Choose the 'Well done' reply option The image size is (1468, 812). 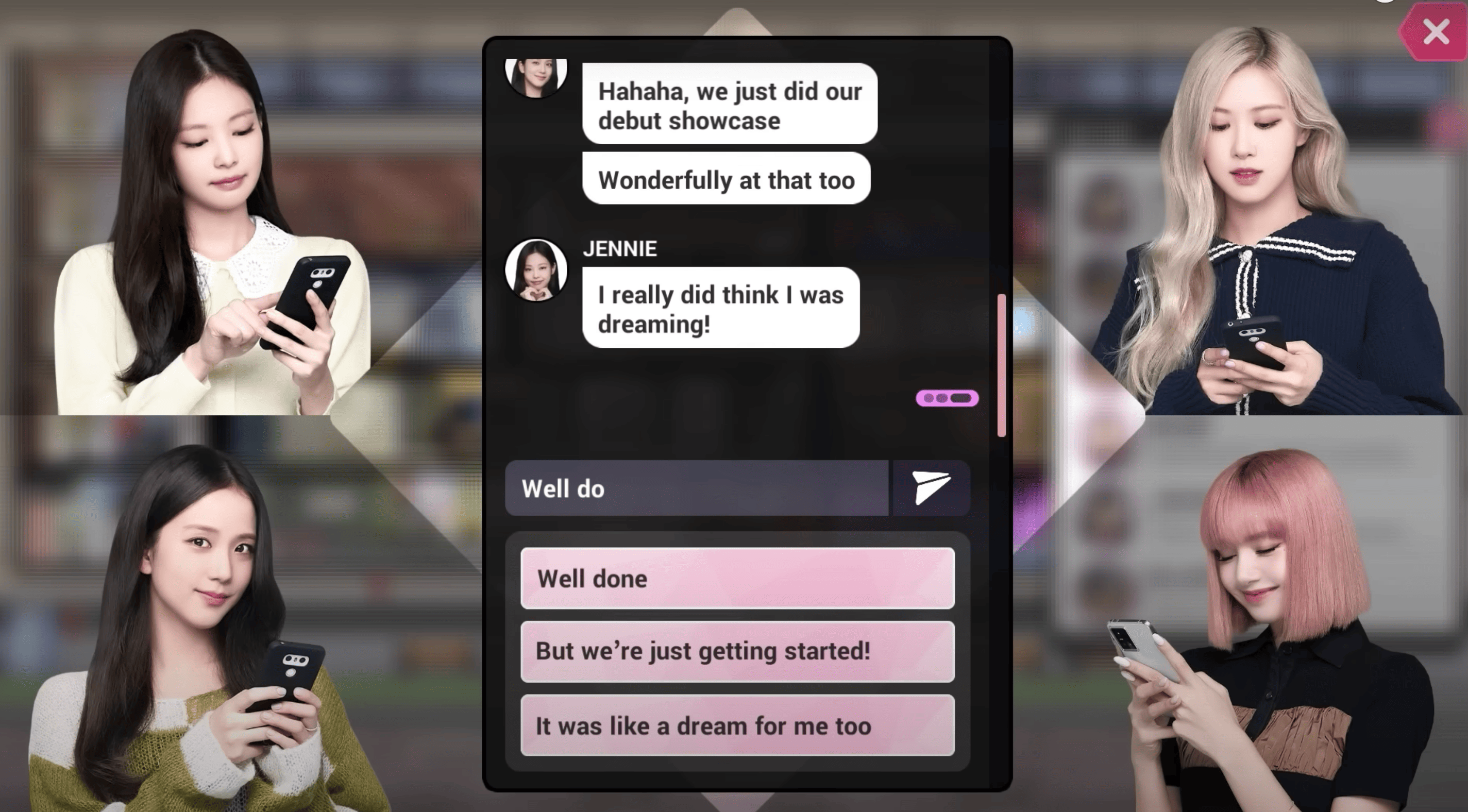click(x=737, y=578)
